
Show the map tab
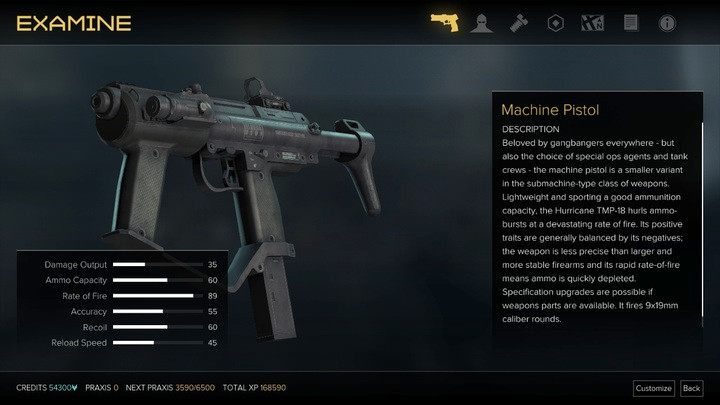[x=592, y=22]
